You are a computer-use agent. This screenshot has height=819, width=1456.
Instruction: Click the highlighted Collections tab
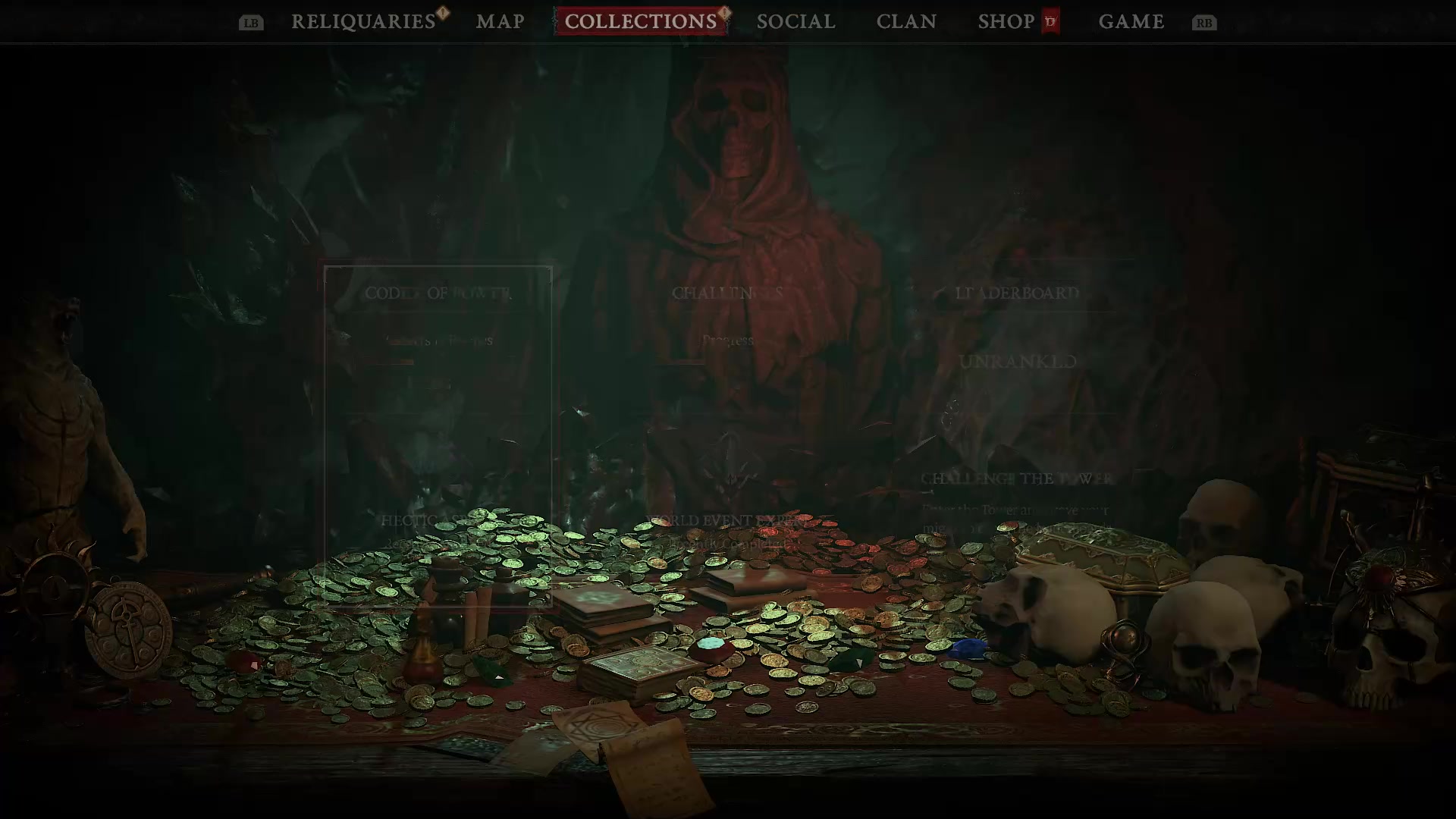coord(641,21)
